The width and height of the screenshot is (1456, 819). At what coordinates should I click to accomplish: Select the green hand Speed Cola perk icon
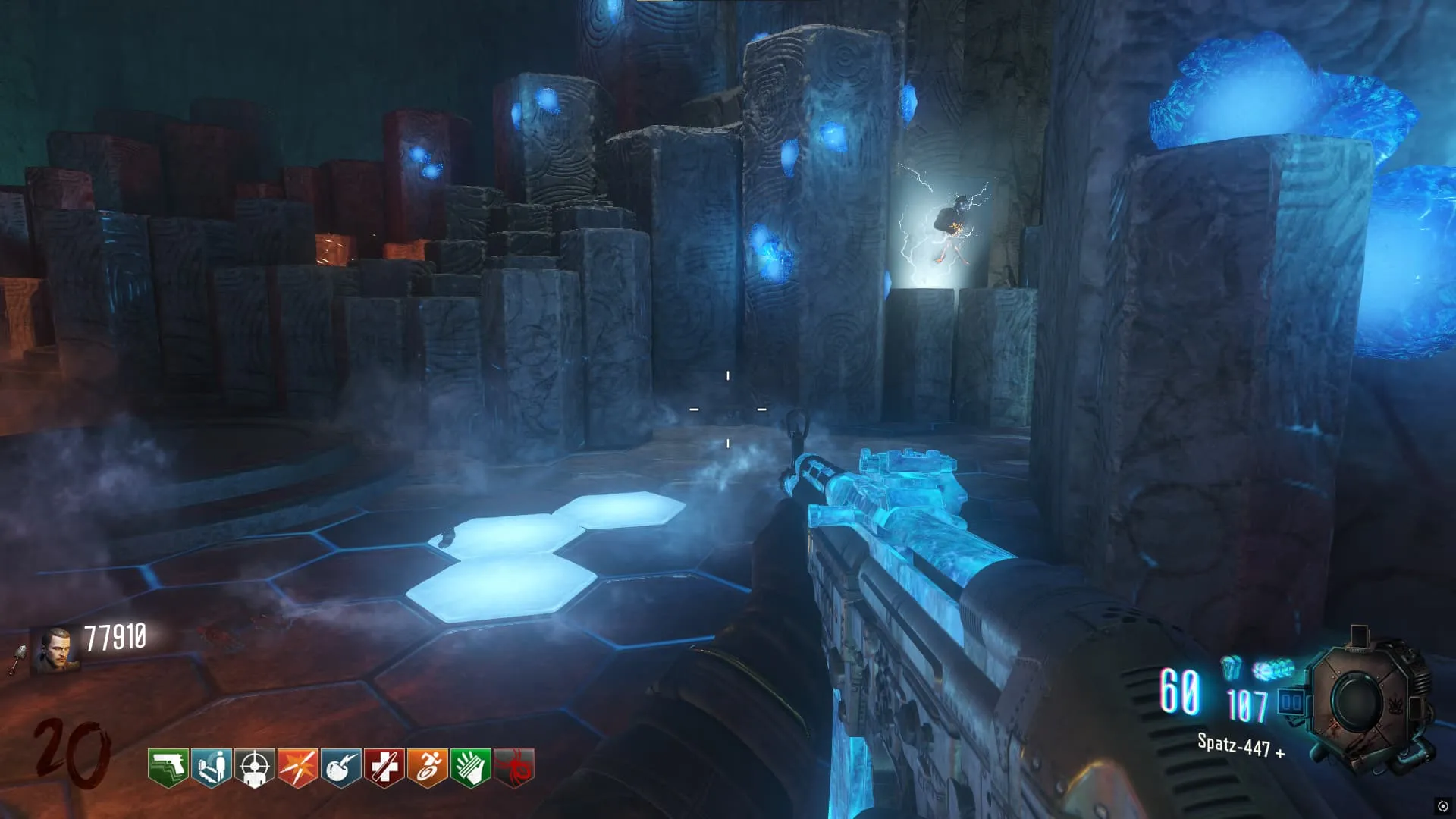click(470, 767)
